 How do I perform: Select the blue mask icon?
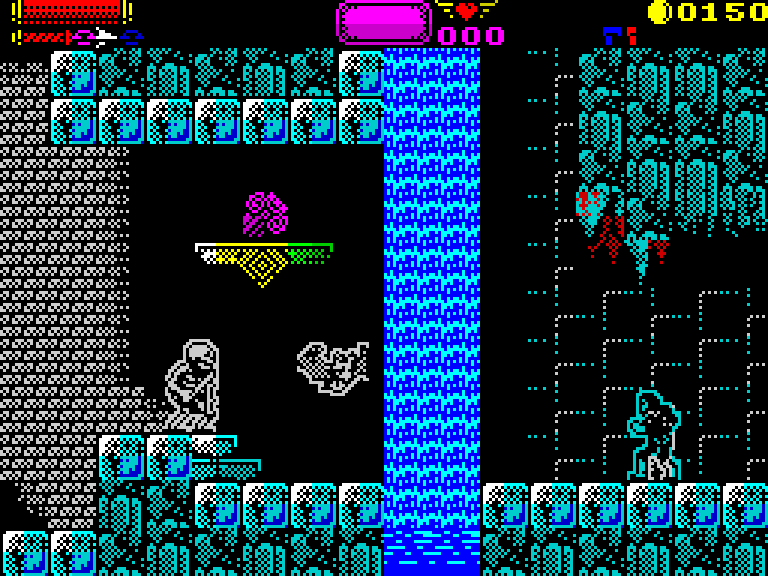click(132, 37)
